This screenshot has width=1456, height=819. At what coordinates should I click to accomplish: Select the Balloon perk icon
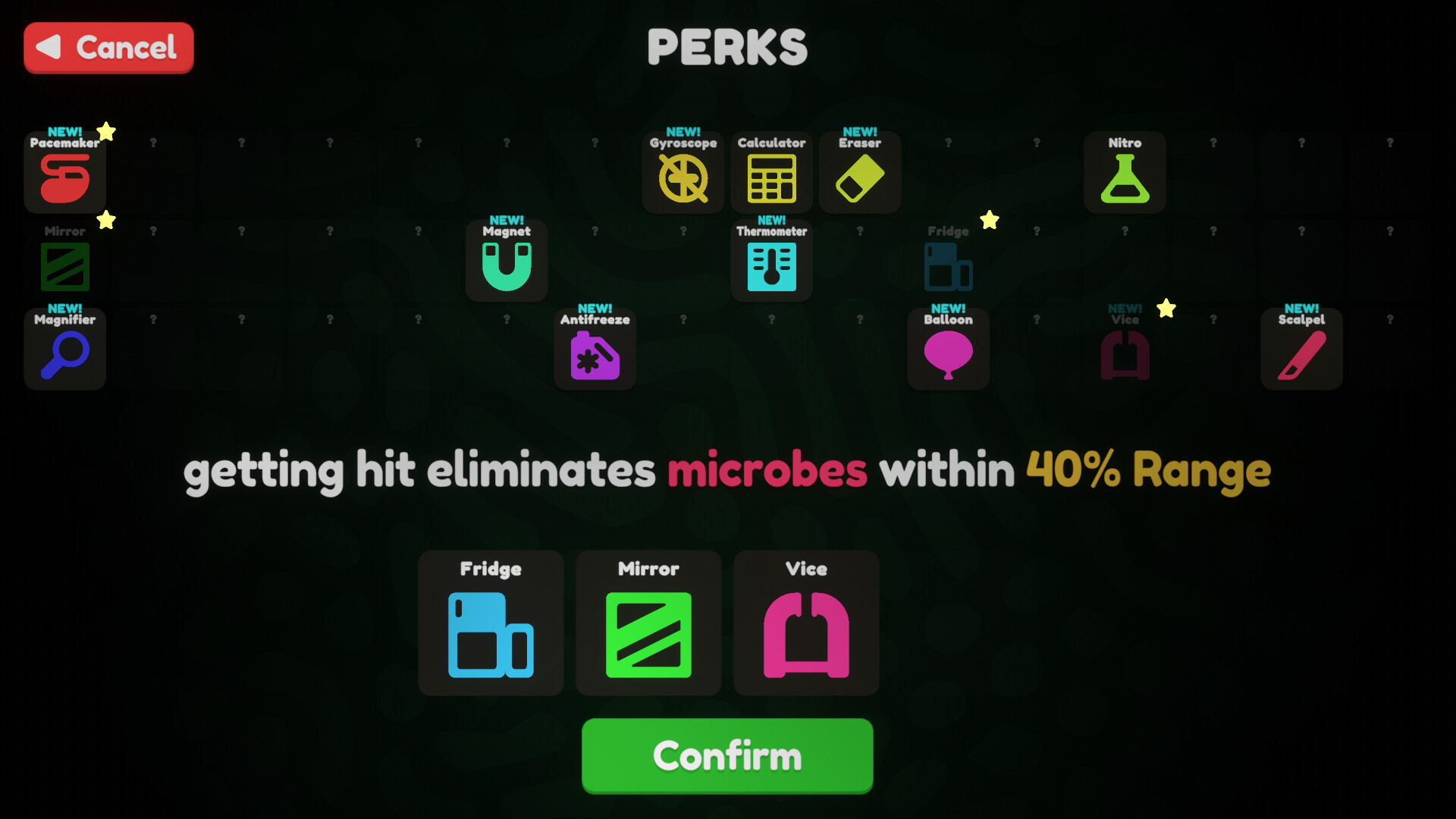948,353
